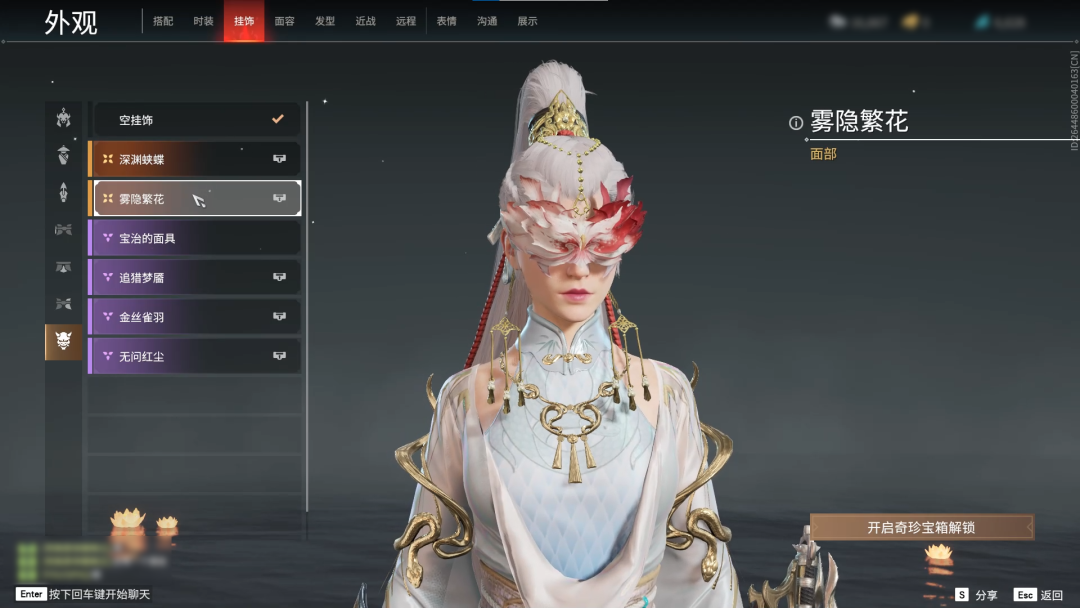The height and width of the screenshot is (608, 1080).
Task: Pick 宝治的面具 from the list
Action: click(196, 238)
